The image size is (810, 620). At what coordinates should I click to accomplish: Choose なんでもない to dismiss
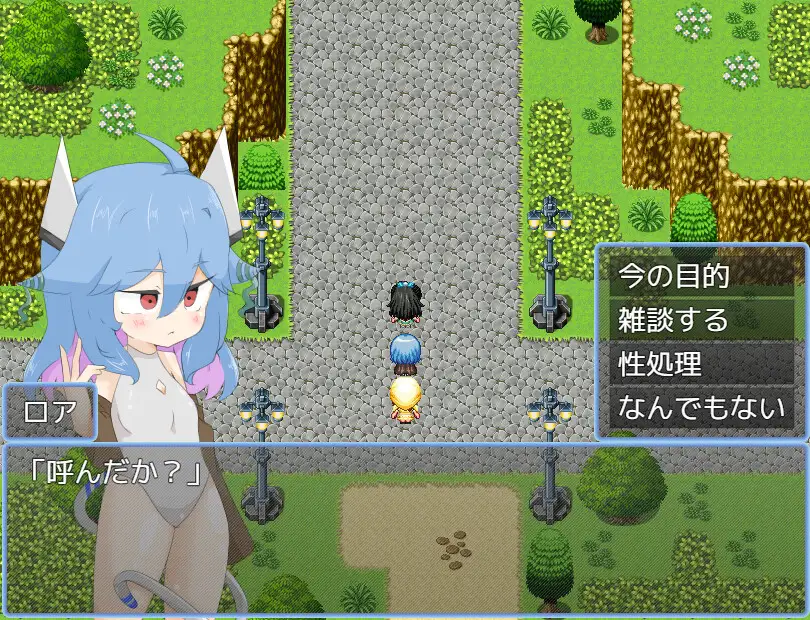(701, 408)
